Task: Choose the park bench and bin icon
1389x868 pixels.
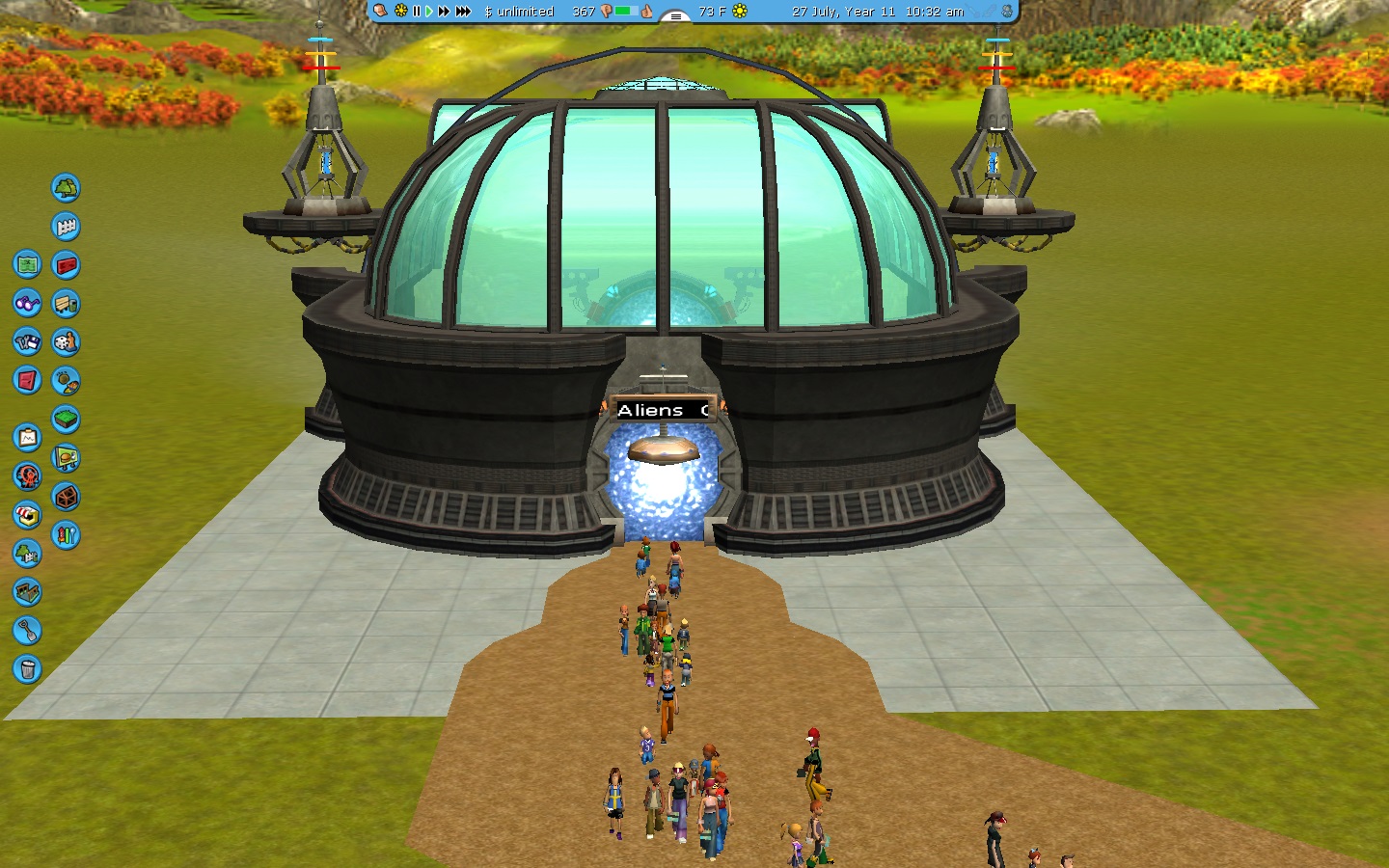Action: [x=66, y=304]
